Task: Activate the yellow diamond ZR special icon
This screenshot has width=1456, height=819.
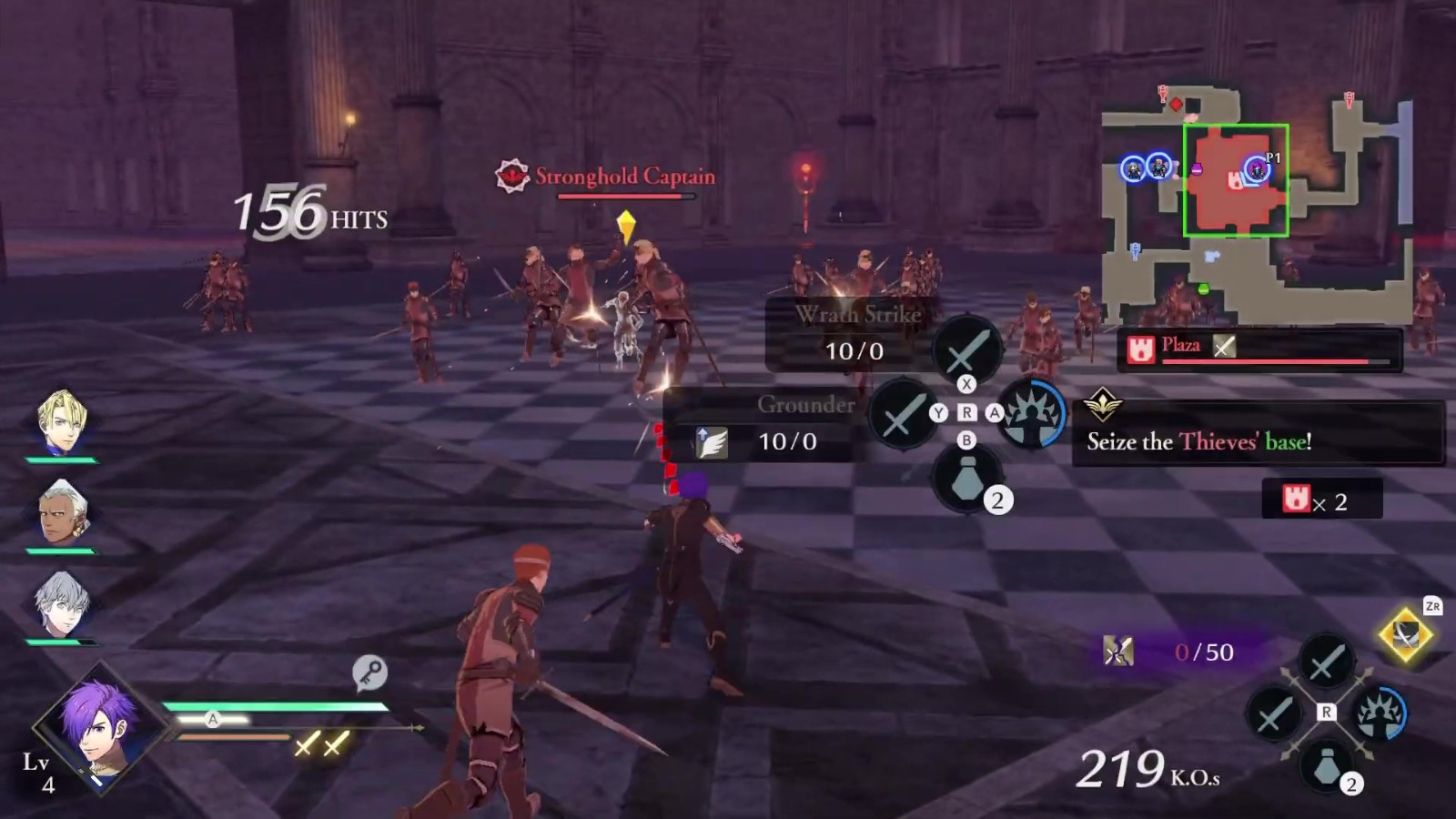Action: pyautogui.click(x=1405, y=635)
